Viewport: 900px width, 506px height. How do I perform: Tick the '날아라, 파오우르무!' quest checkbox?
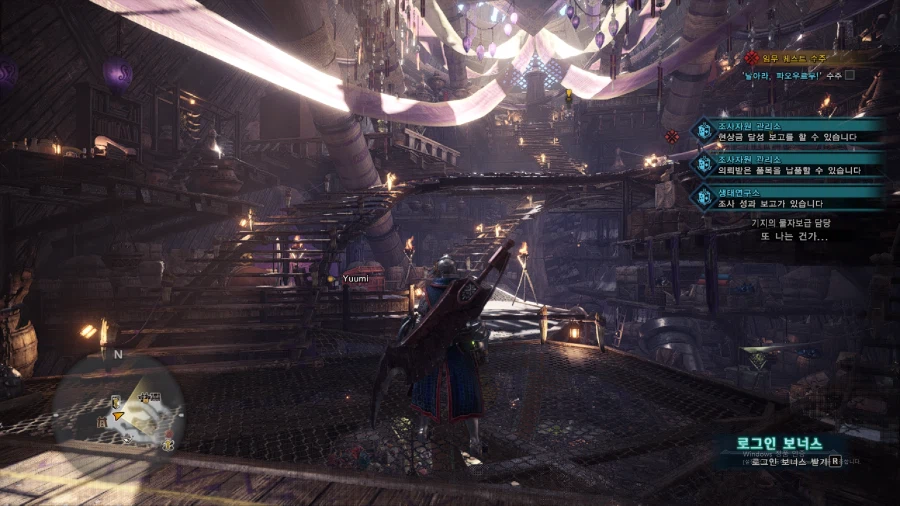pyautogui.click(x=850, y=75)
